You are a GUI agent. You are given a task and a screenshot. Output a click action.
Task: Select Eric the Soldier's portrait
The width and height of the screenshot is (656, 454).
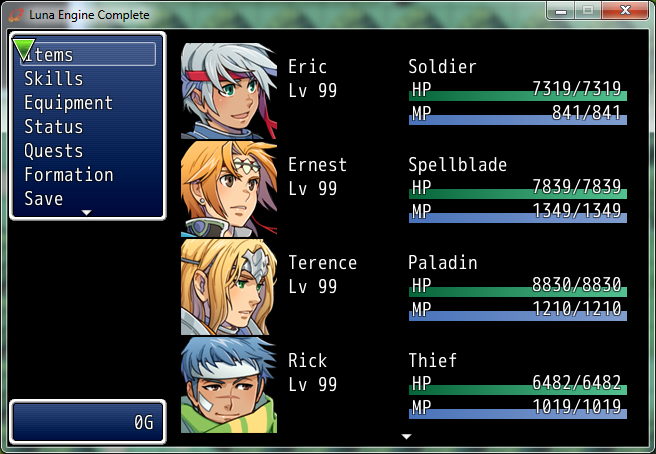[228, 91]
